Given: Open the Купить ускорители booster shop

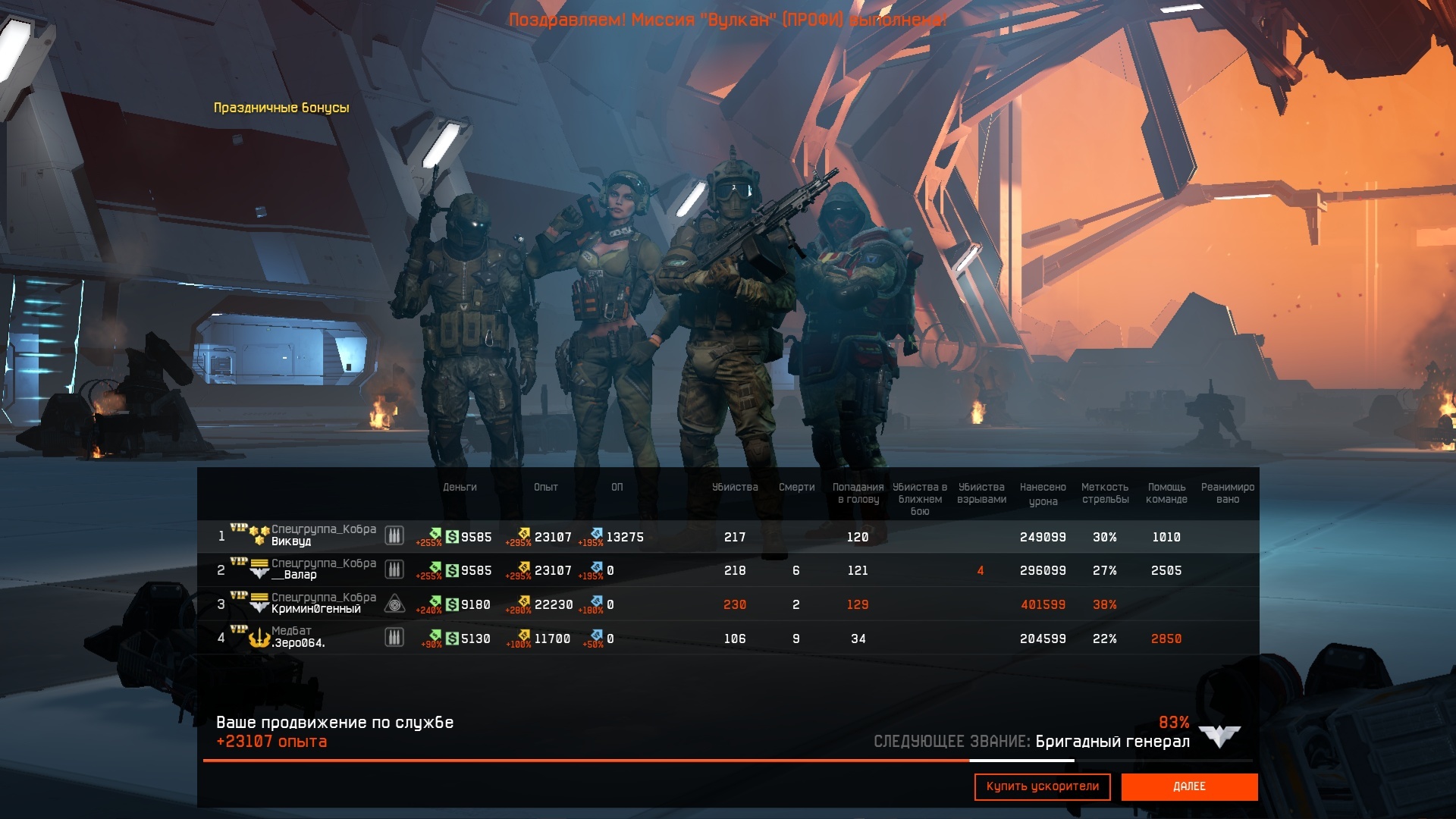Looking at the screenshot, I should [1042, 786].
